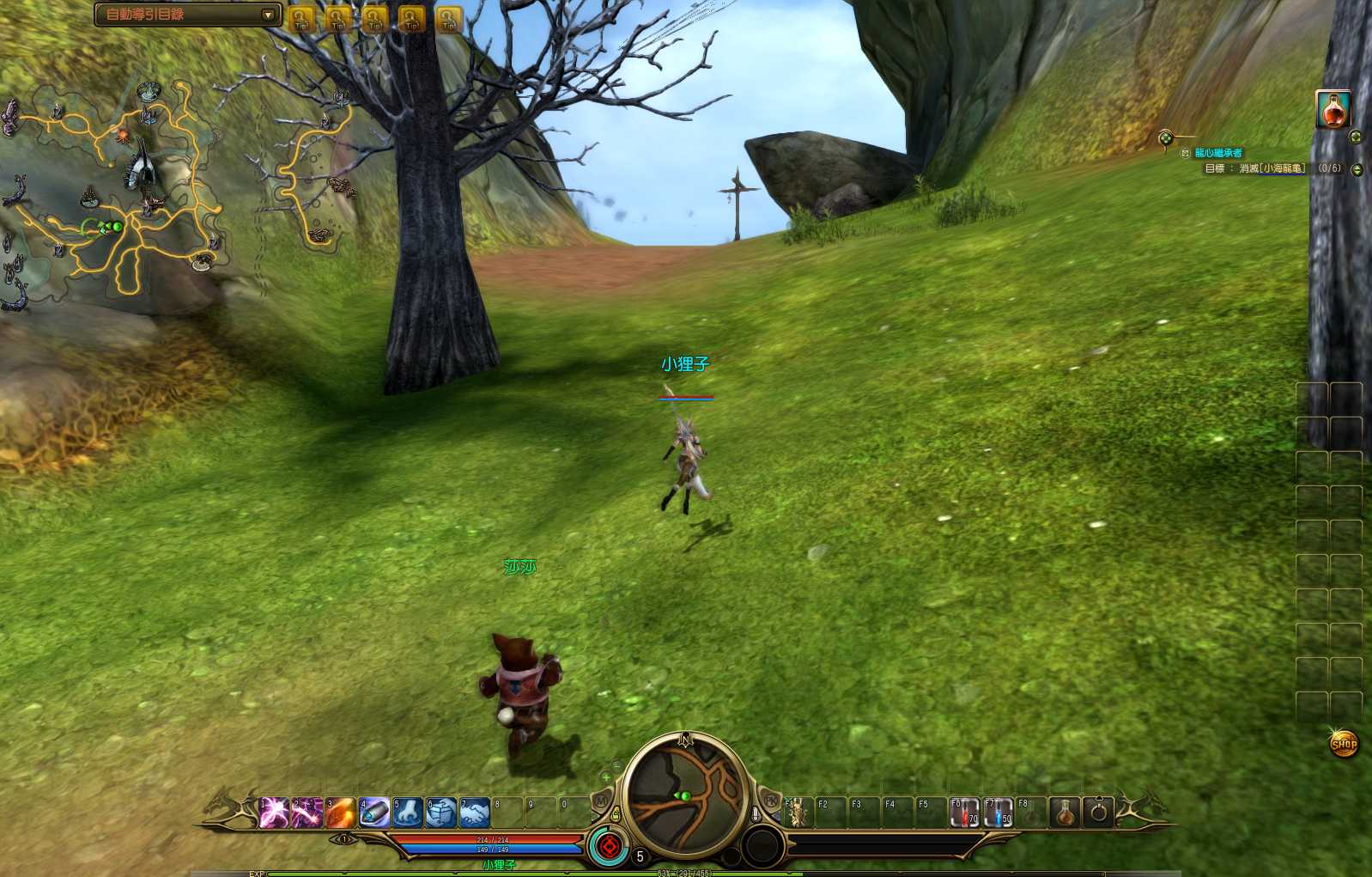Open the map with the M button

click(601, 801)
